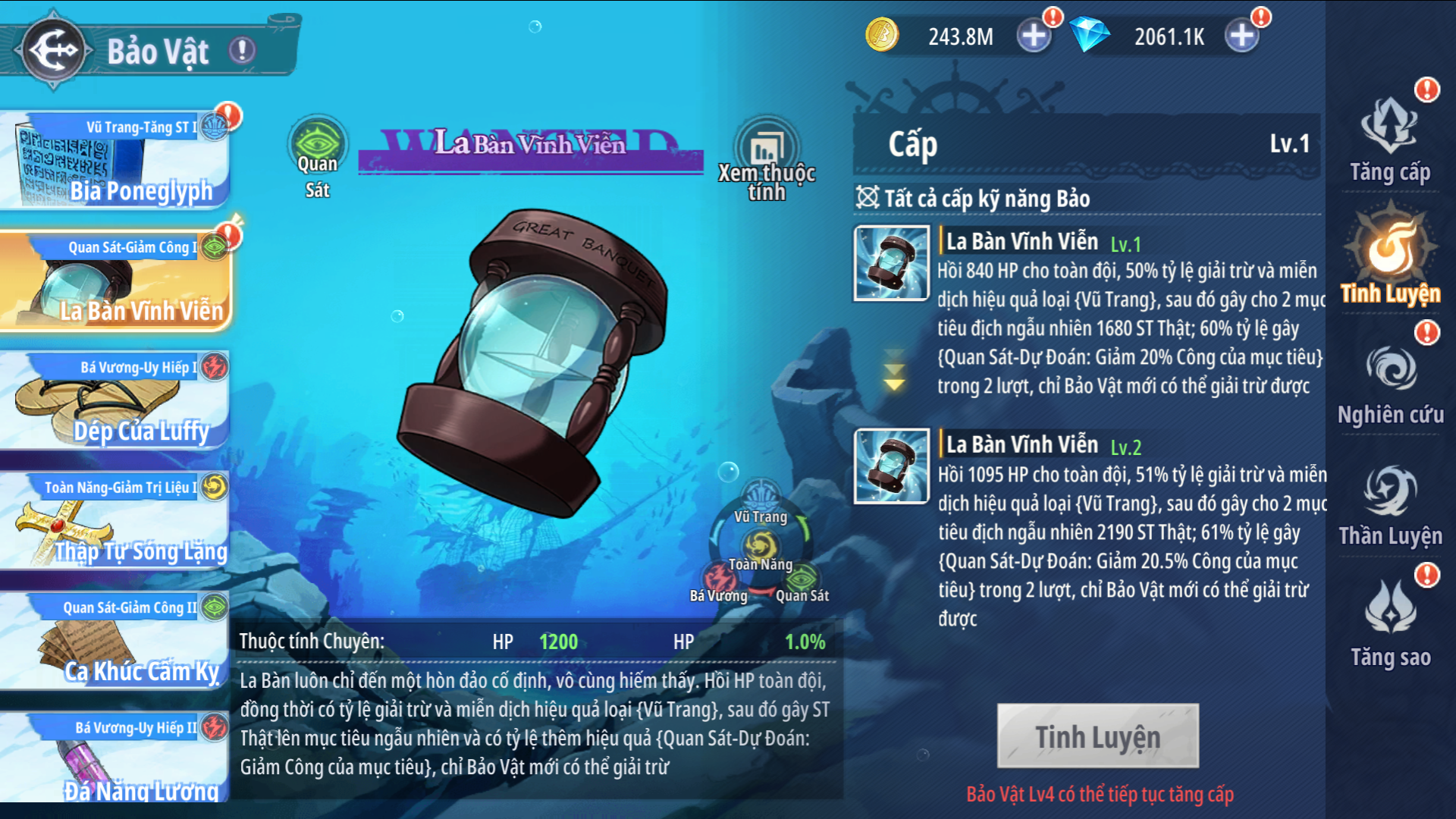Click the grey Tinh Luyện button
This screenshot has height=819, width=1456.
1097,736
